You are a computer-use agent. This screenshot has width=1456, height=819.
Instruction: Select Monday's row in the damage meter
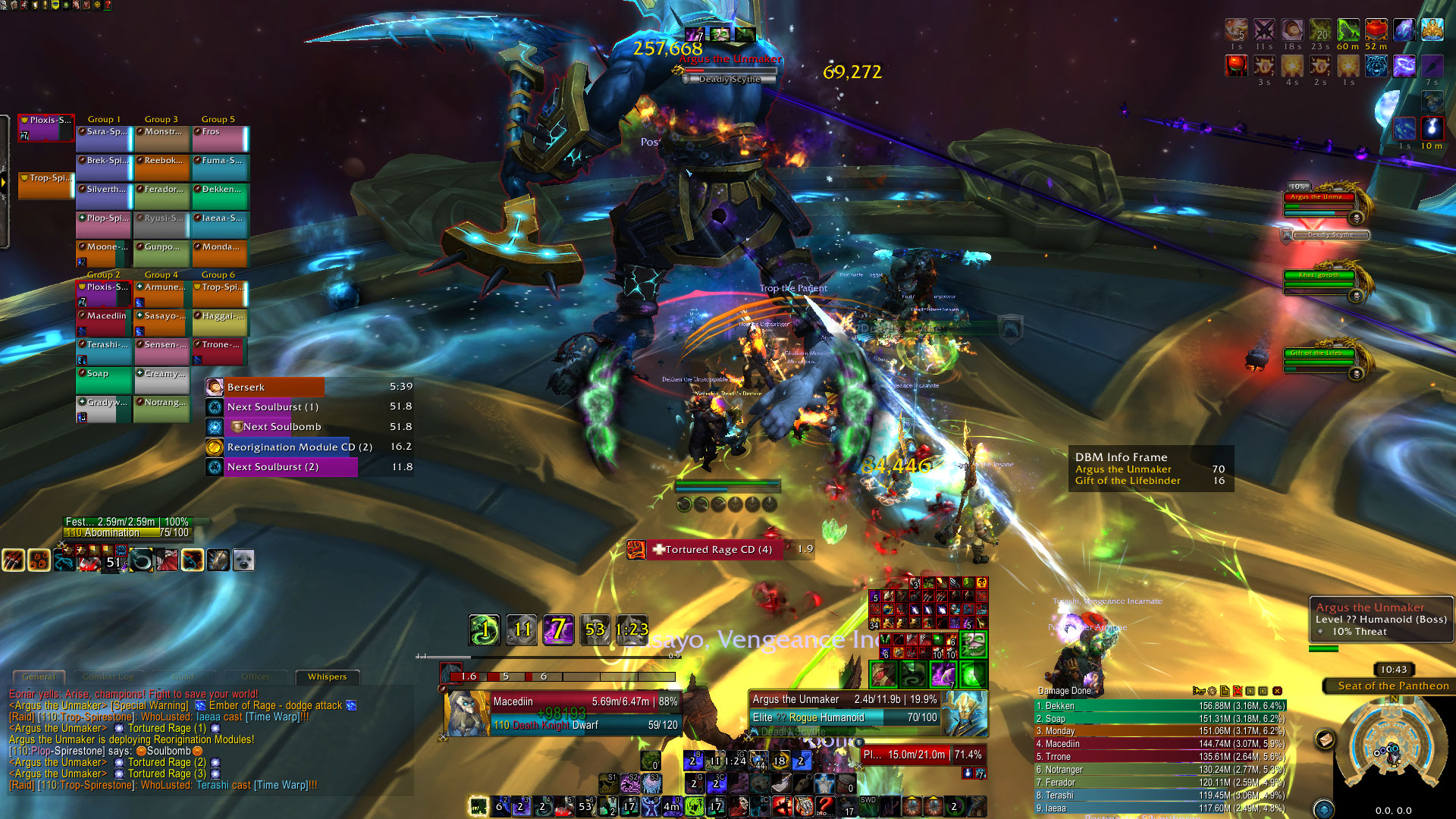1160,731
